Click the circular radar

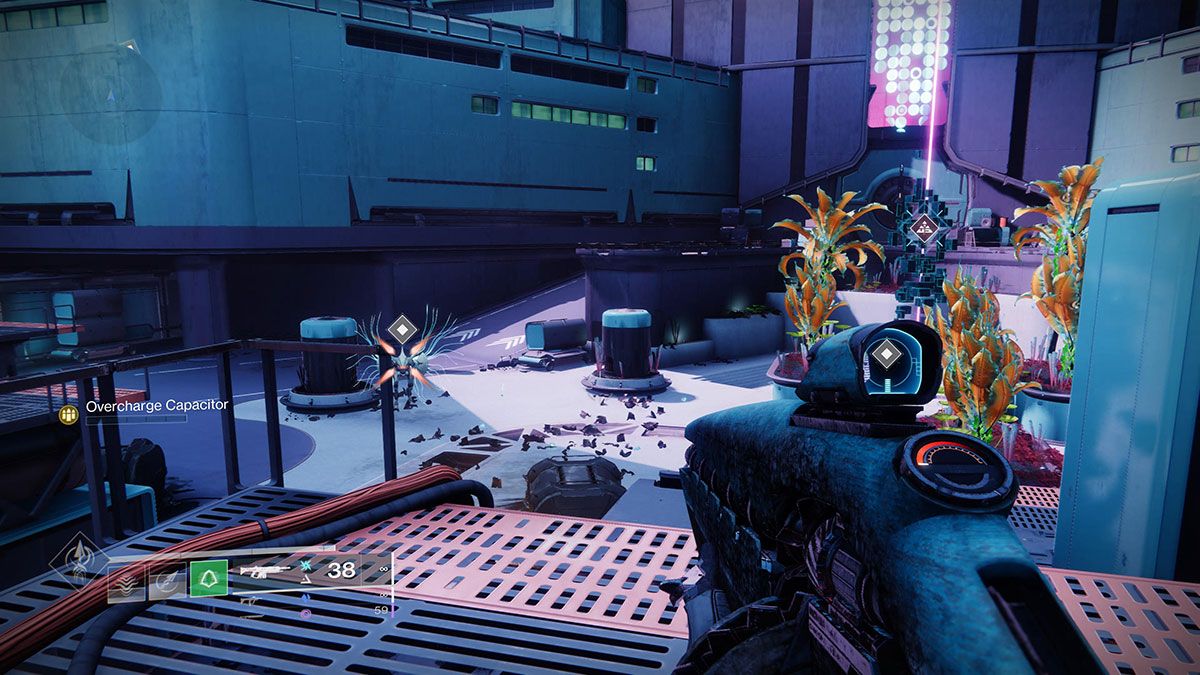(110, 90)
